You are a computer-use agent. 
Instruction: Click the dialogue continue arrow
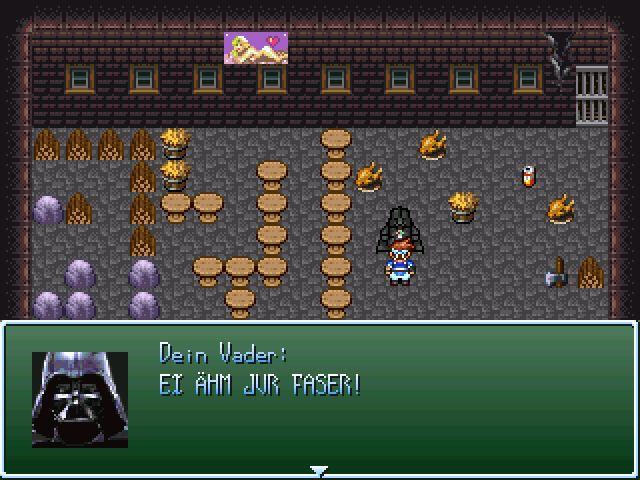(318, 469)
